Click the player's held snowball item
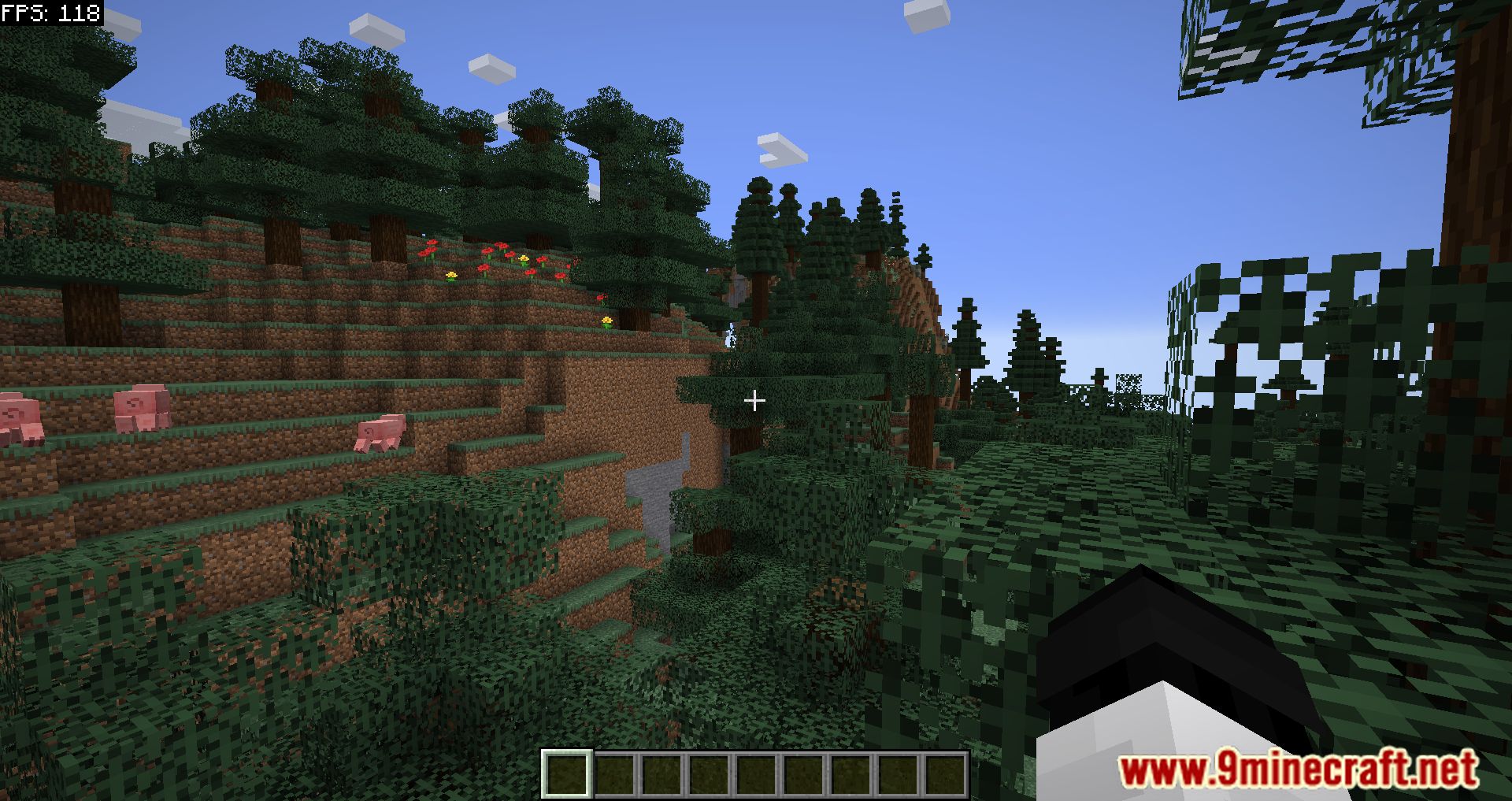This screenshot has height=801, width=1512. tap(1134, 740)
